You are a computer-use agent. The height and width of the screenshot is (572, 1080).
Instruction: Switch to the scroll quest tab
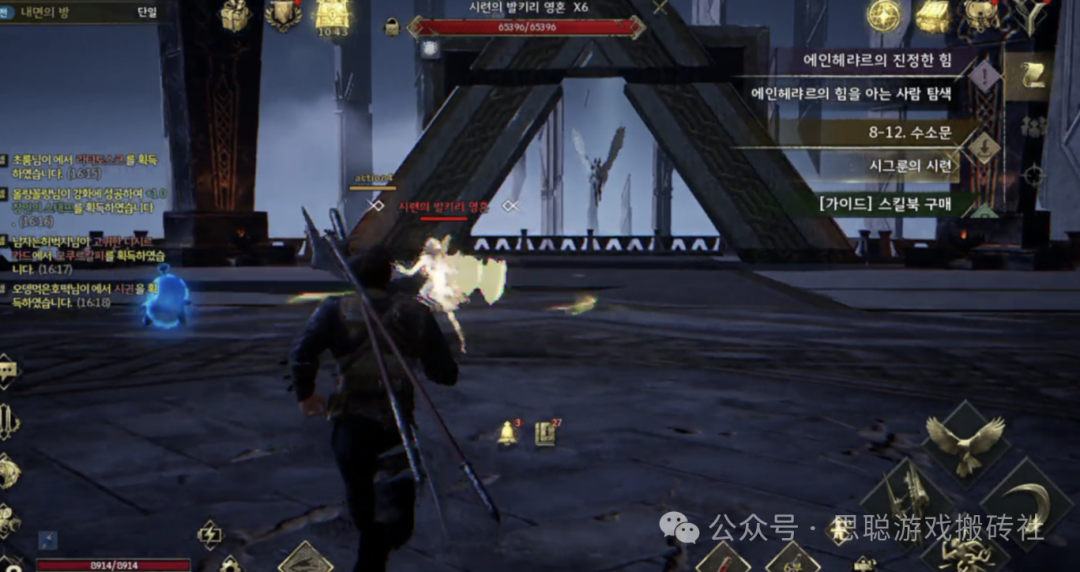[1030, 76]
